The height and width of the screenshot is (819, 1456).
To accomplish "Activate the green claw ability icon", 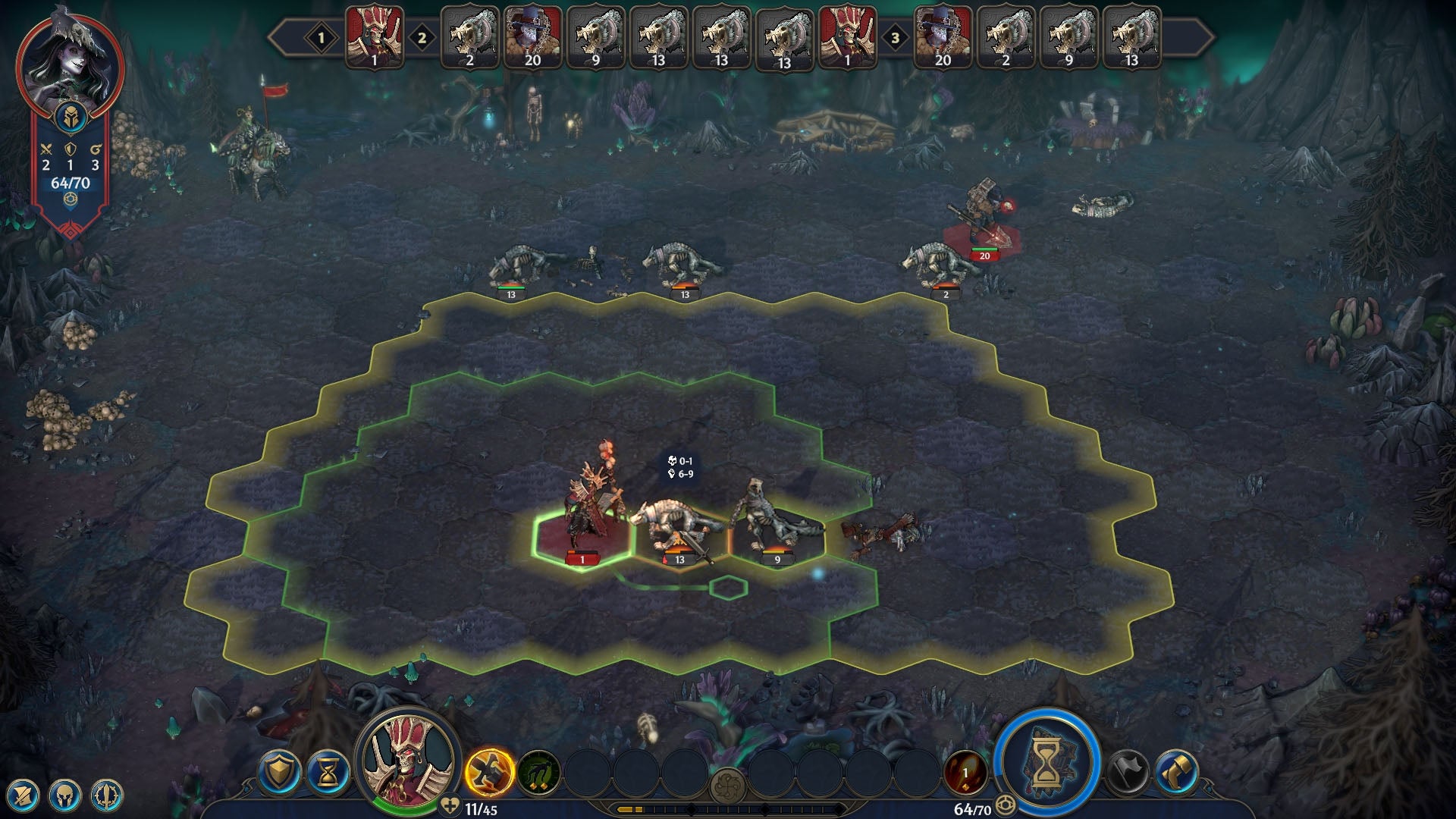I will (538, 773).
